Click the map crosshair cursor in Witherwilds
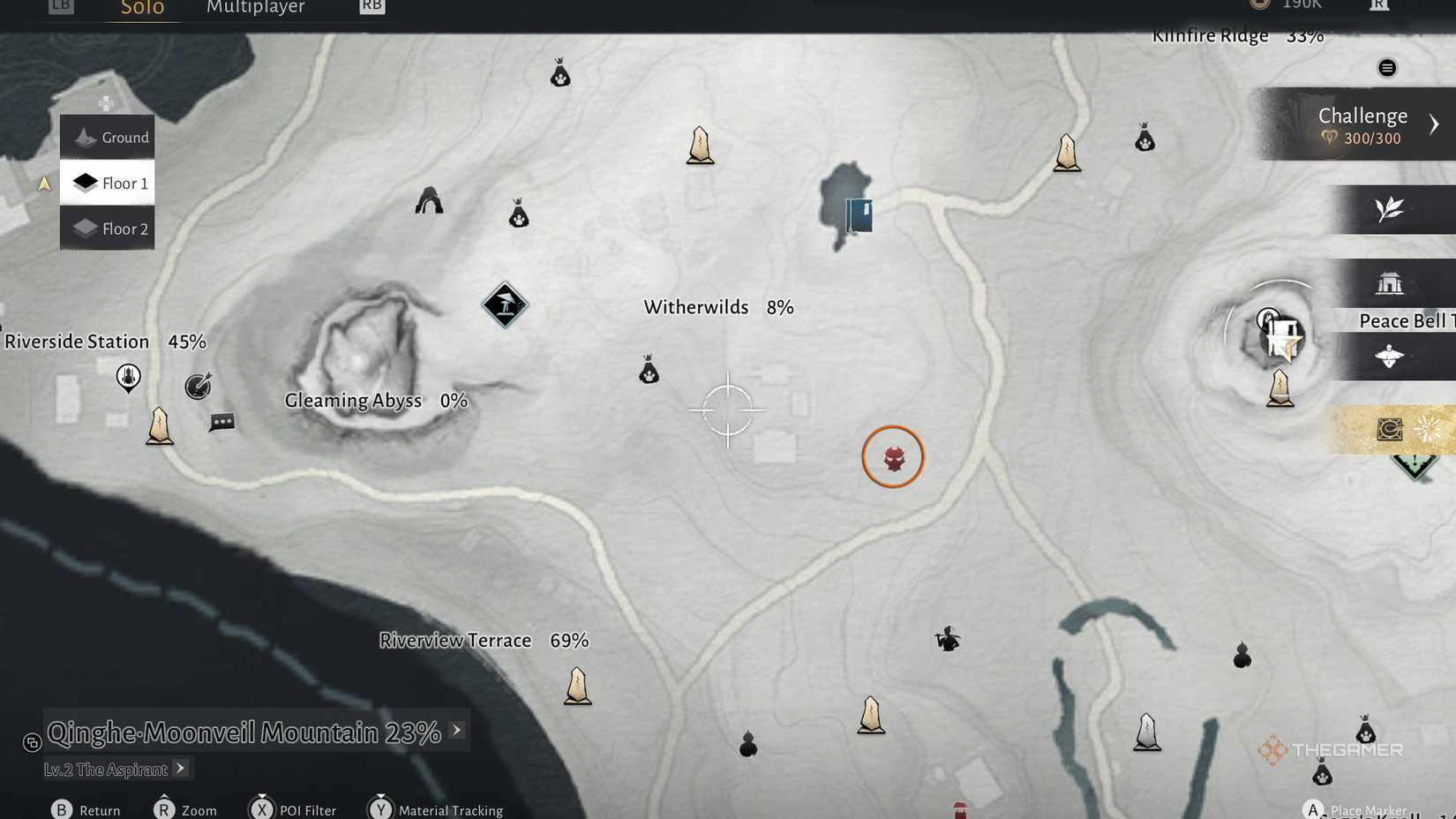 point(729,409)
